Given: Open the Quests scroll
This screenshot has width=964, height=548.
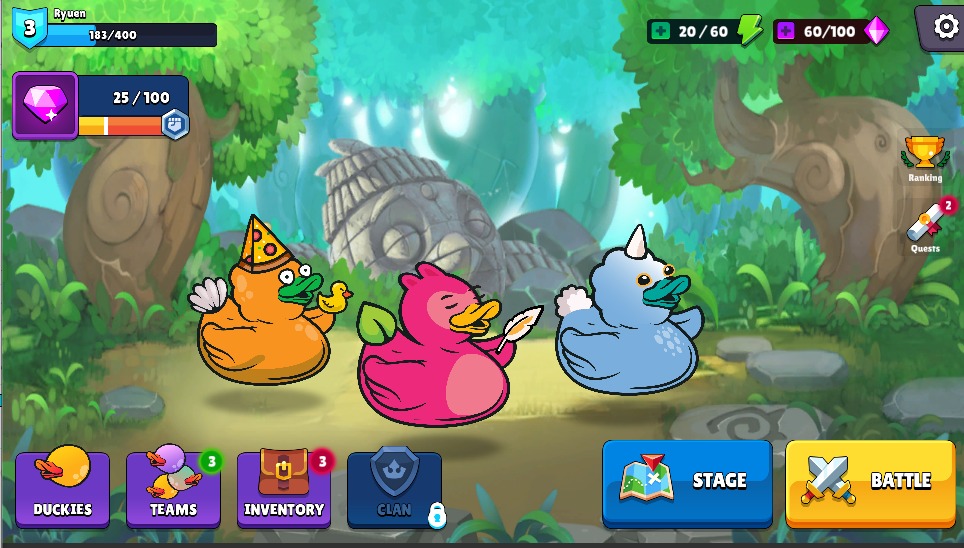Looking at the screenshot, I should (925, 228).
